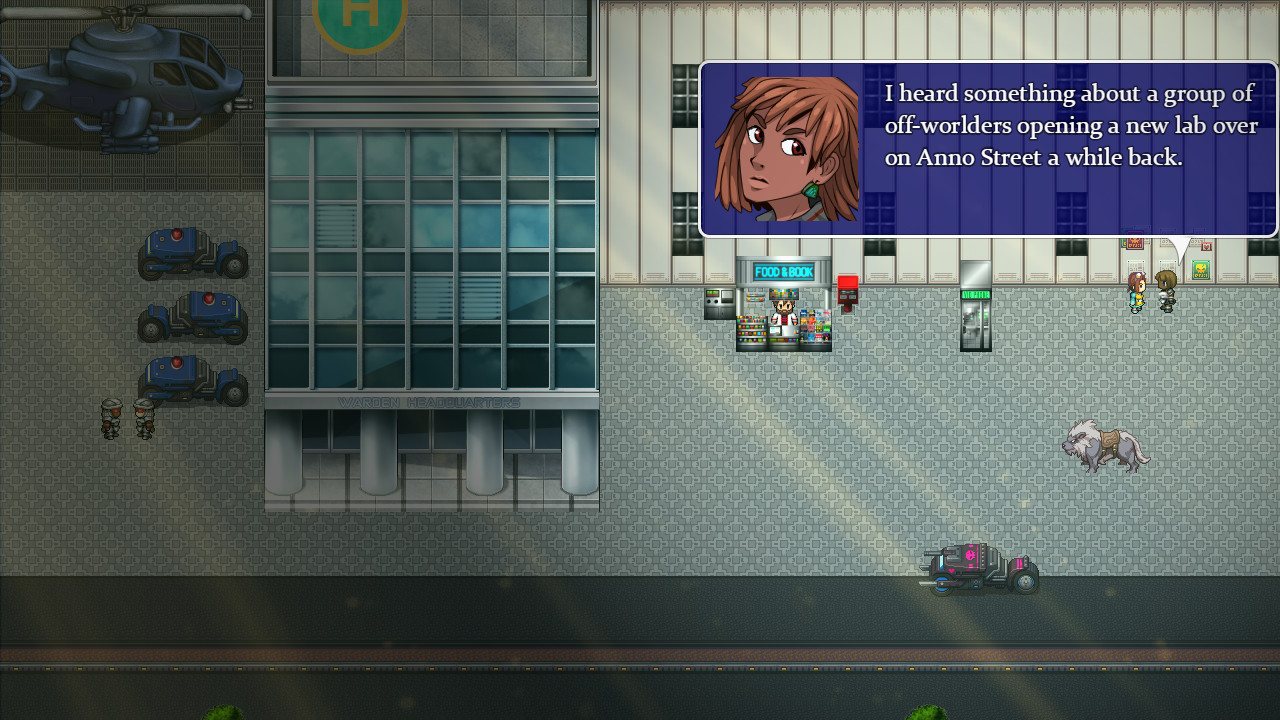
Task: Select the shopkeeper behind the kiosk counter
Action: pyautogui.click(x=783, y=310)
